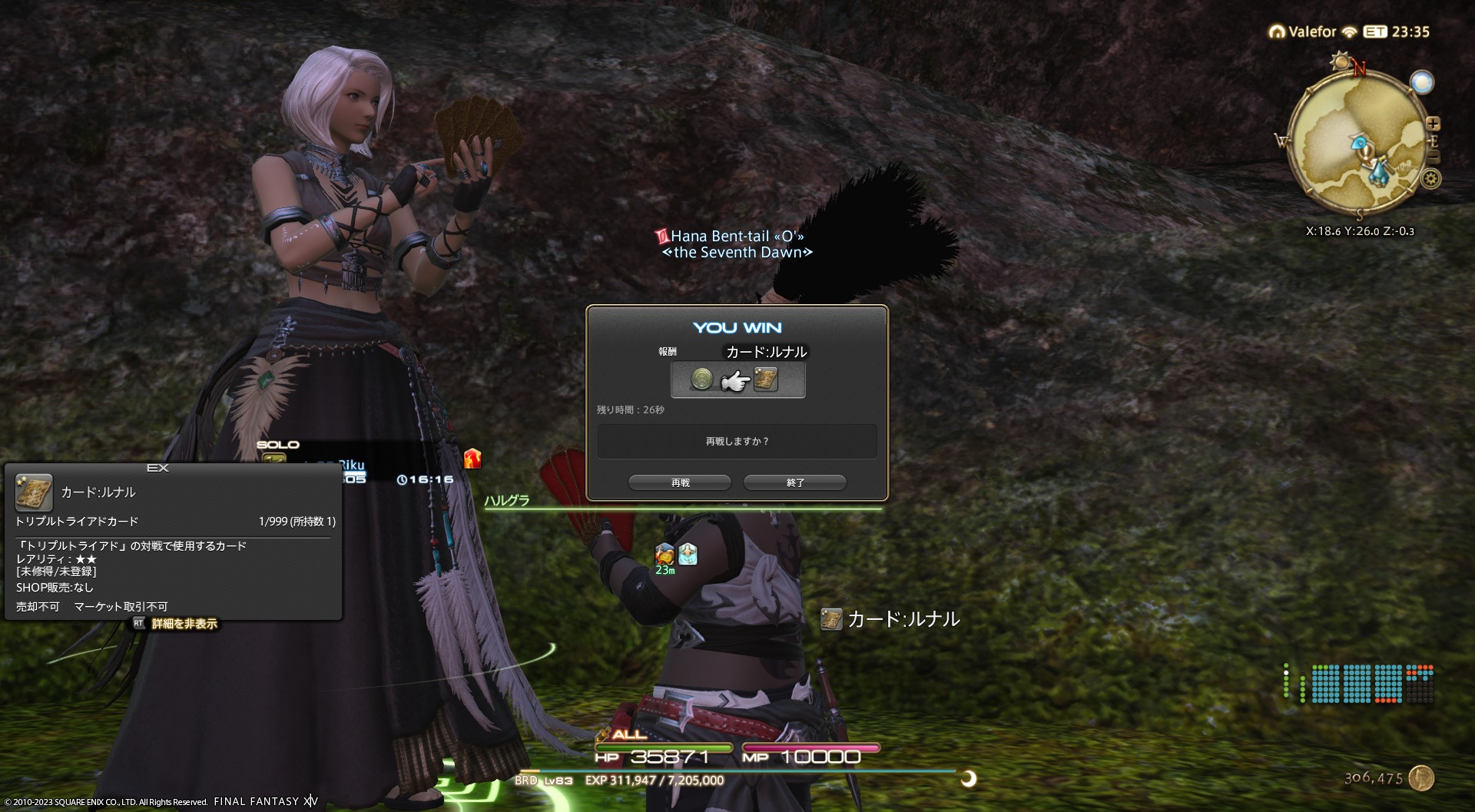Screen dimensions: 1475x812
Task: Click the obtained カード:ルナル loot notification icon
Action: pyautogui.click(x=831, y=619)
